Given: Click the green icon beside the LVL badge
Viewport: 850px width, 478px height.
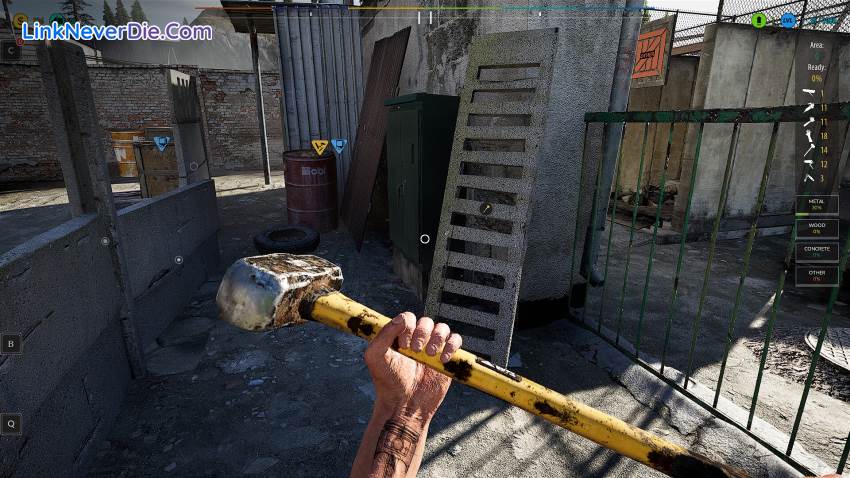Looking at the screenshot, I should click(759, 20).
